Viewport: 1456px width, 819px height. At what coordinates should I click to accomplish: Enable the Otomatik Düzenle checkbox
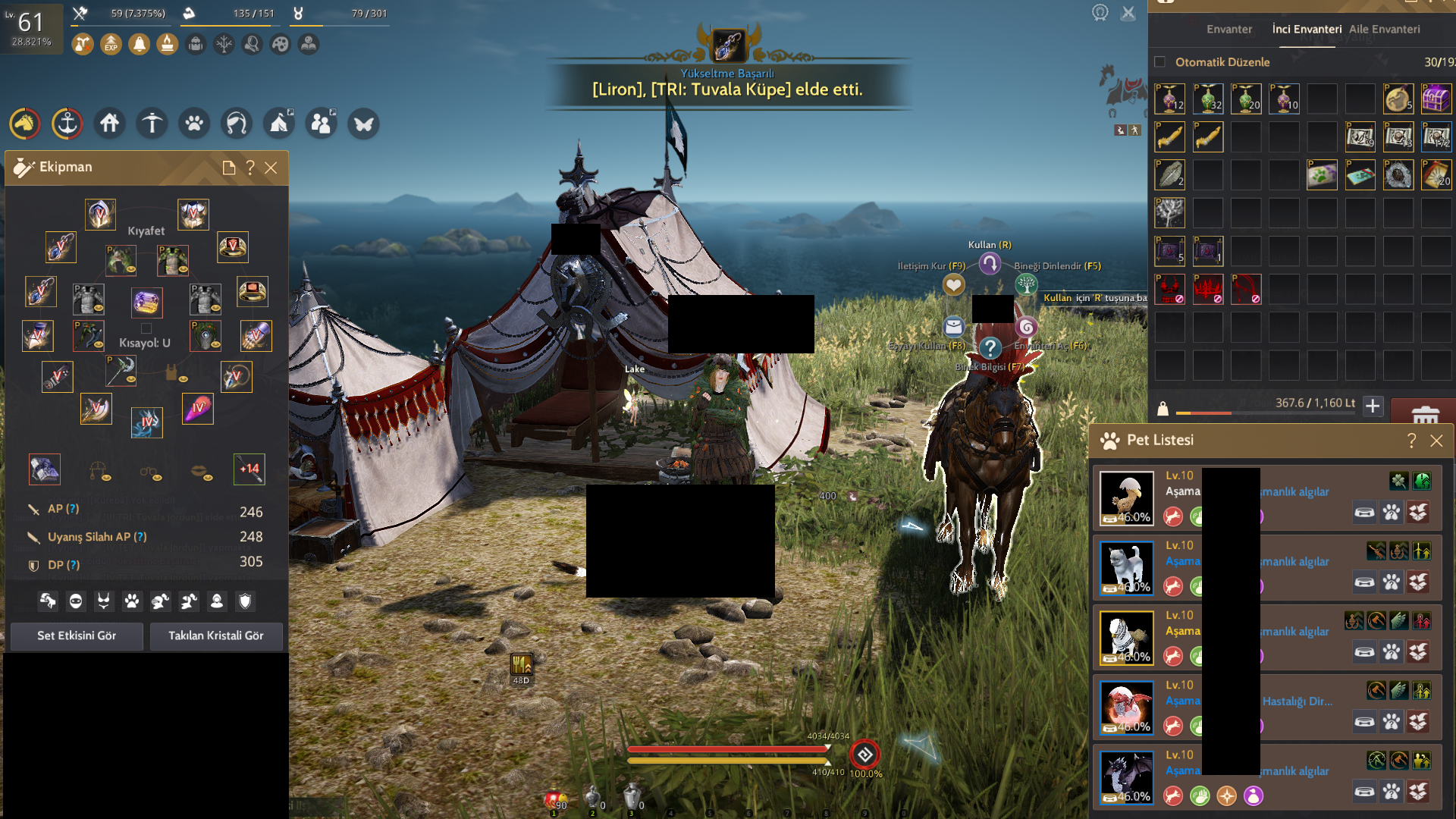tap(1159, 62)
